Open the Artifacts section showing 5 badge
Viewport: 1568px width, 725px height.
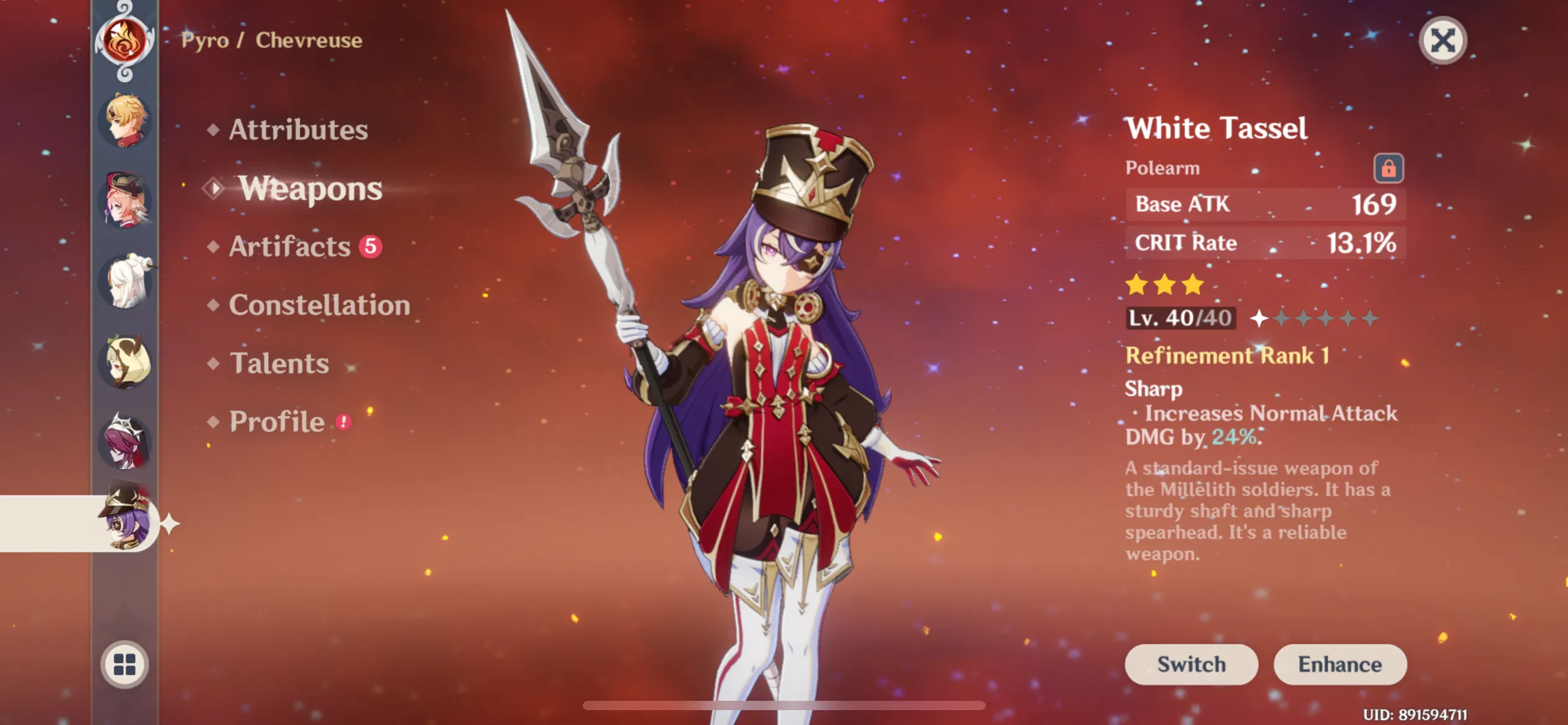tap(290, 247)
